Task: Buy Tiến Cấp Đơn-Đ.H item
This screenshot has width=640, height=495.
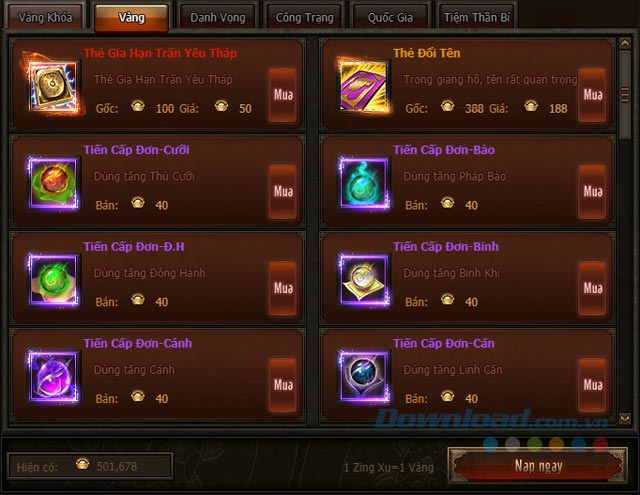Action: click(283, 288)
